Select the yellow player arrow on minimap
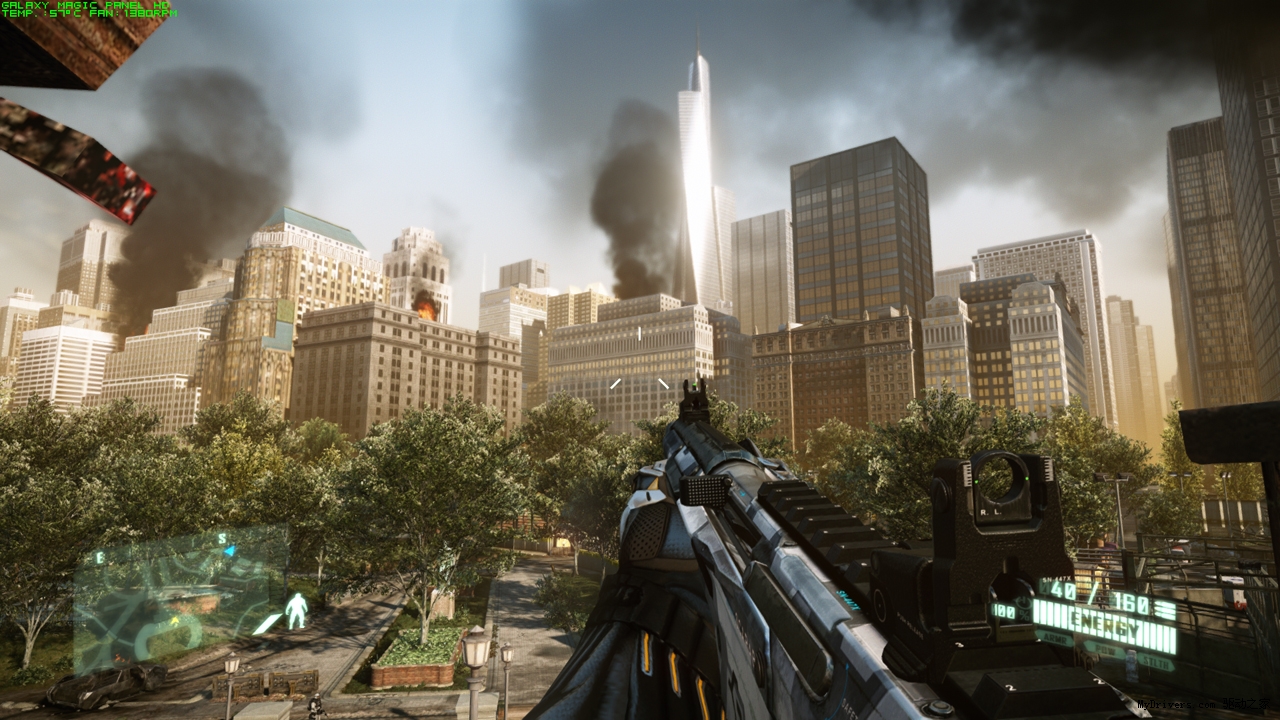This screenshot has height=720, width=1280. tap(175, 620)
